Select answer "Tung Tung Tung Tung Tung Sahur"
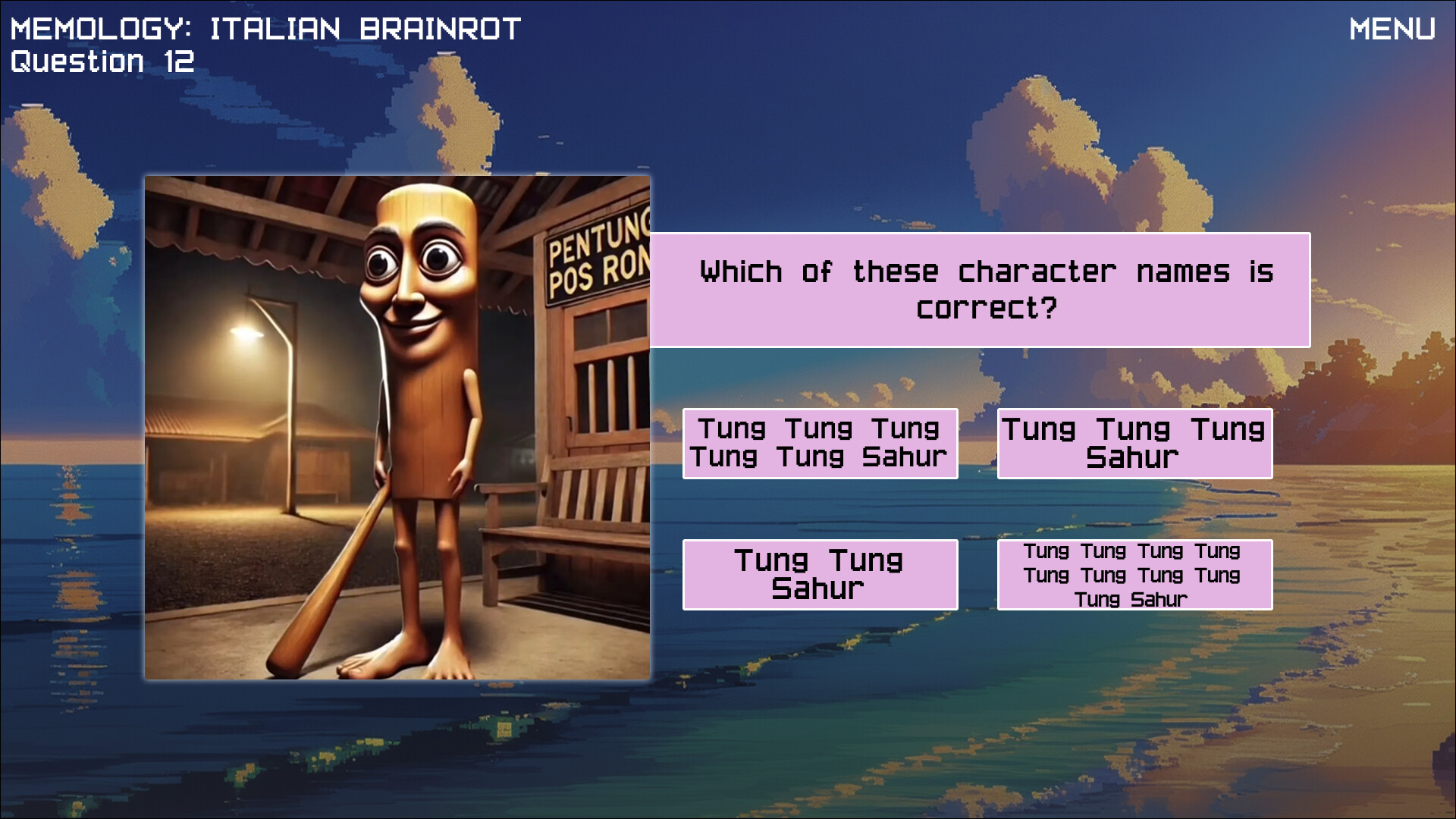Image resolution: width=1456 pixels, height=819 pixels. click(x=821, y=443)
